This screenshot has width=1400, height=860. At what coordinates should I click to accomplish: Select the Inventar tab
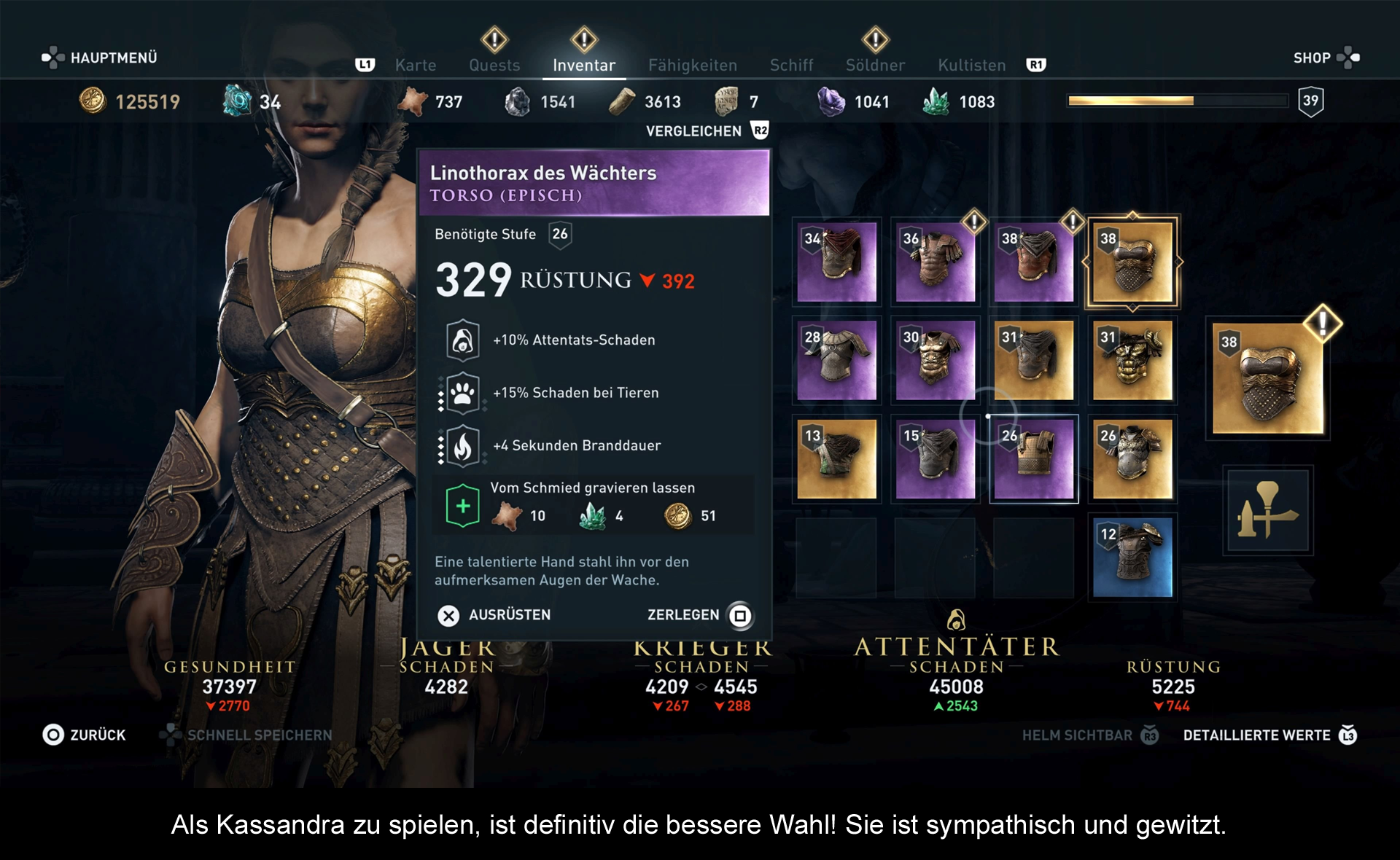pyautogui.click(x=583, y=65)
